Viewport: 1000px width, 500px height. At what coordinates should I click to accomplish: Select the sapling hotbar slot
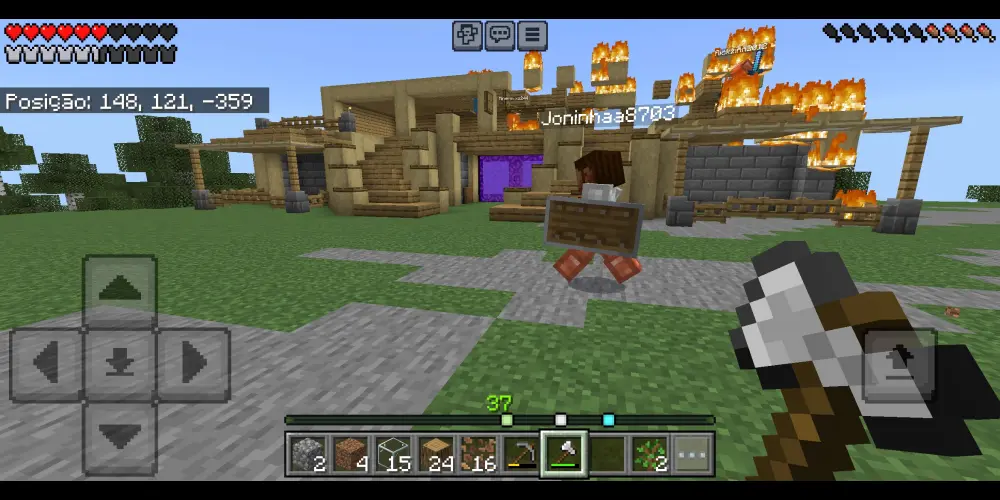pyautogui.click(x=649, y=455)
